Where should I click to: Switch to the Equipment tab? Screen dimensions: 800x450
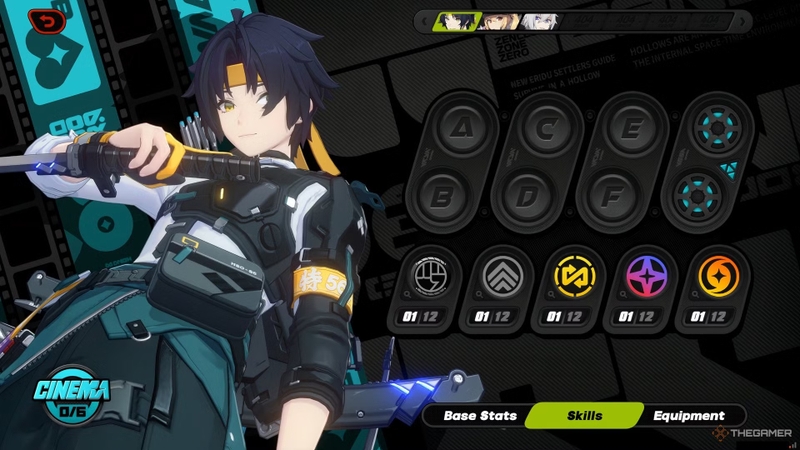688,415
